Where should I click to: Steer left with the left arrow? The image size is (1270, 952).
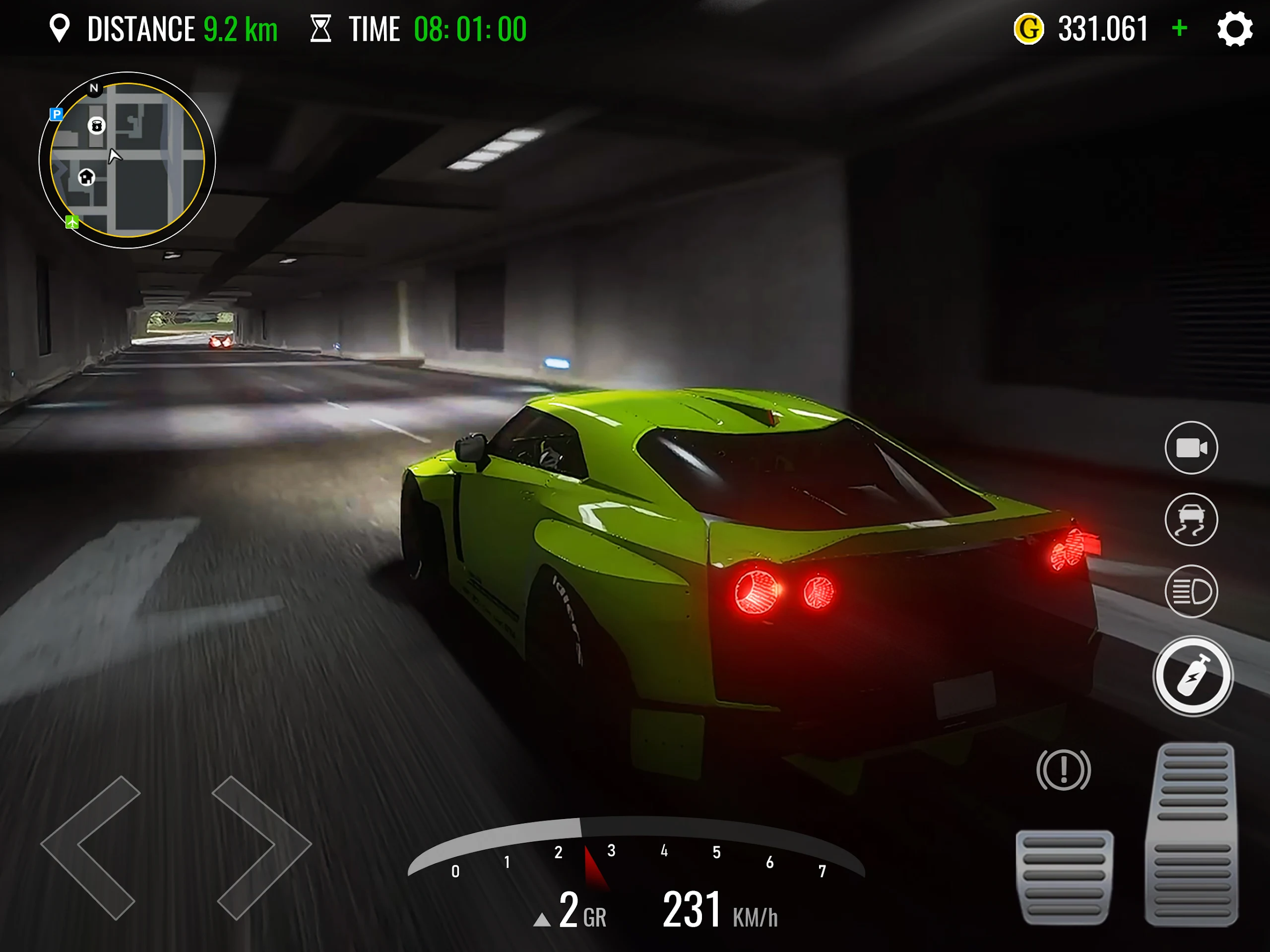[92, 847]
